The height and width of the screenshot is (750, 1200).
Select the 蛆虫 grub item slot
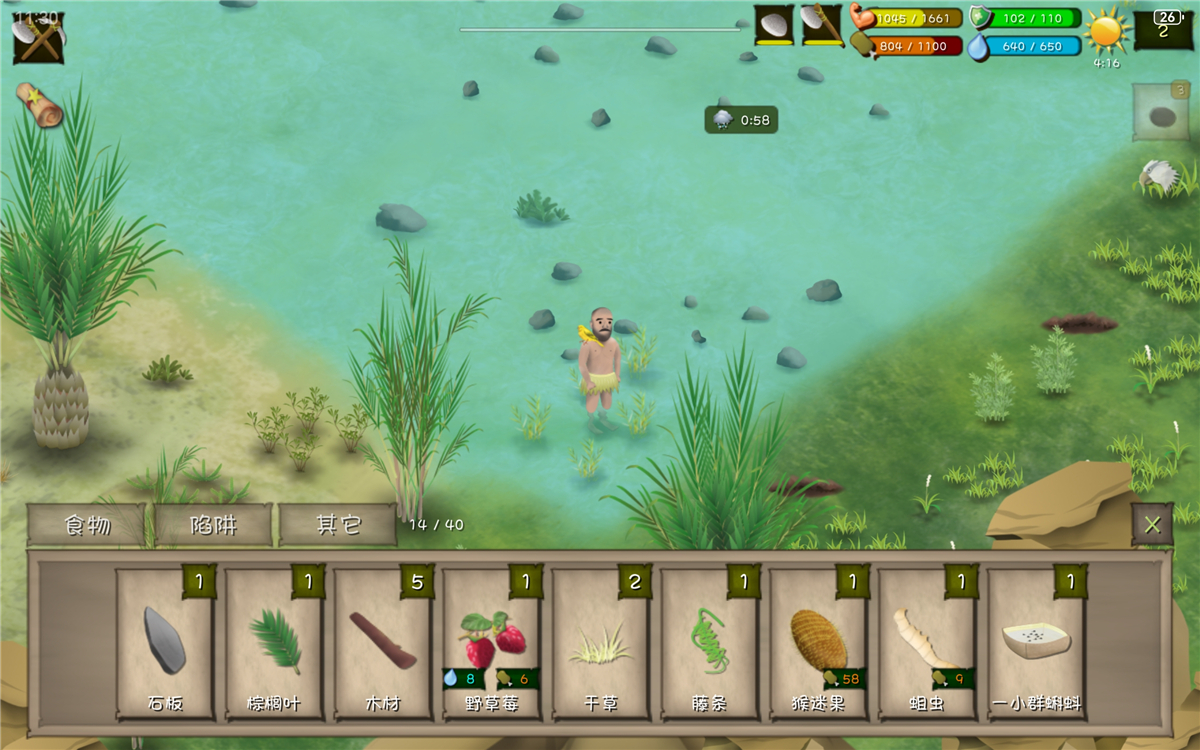coord(928,645)
